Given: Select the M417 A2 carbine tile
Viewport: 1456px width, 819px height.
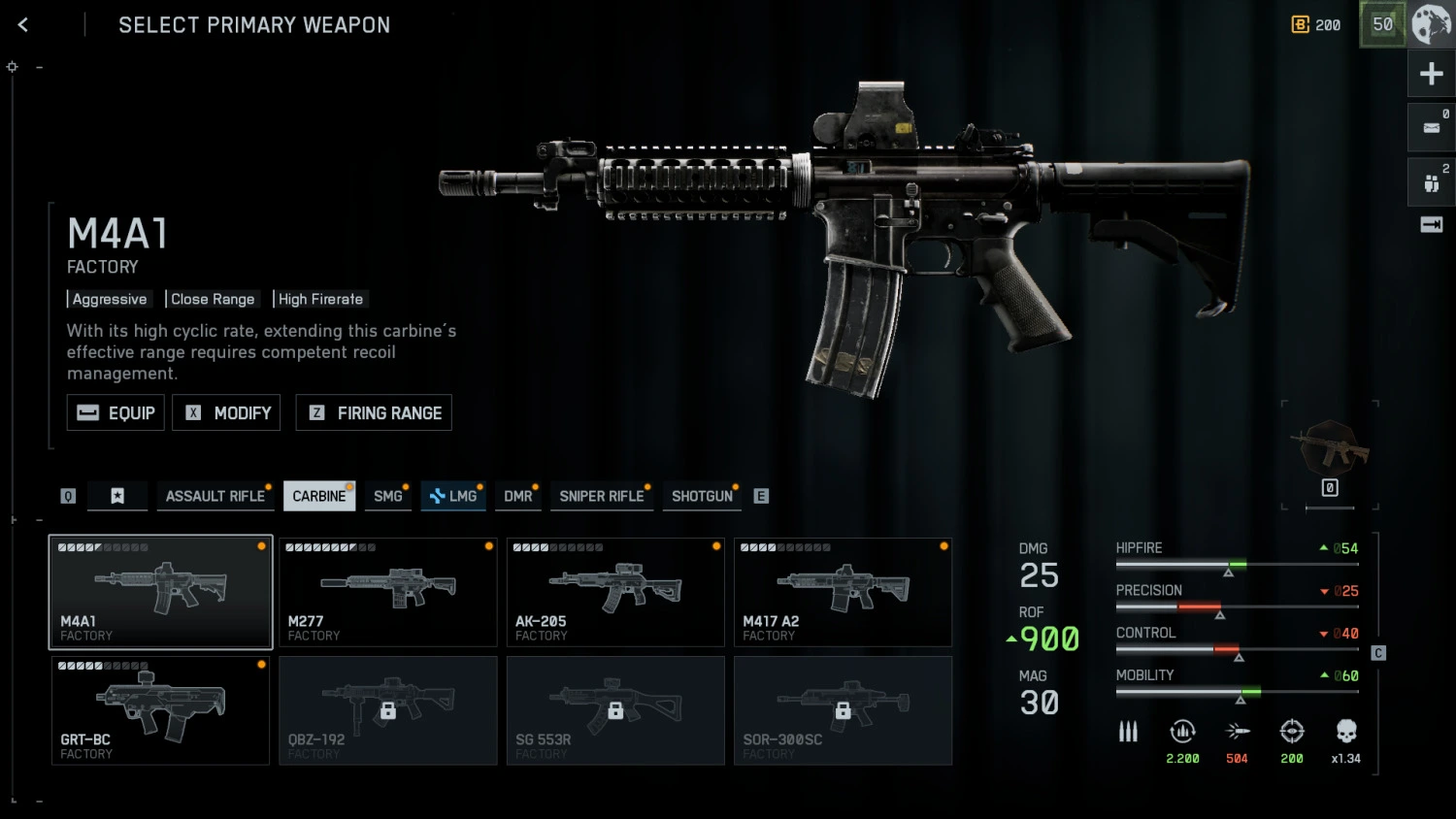Looking at the screenshot, I should [x=843, y=592].
